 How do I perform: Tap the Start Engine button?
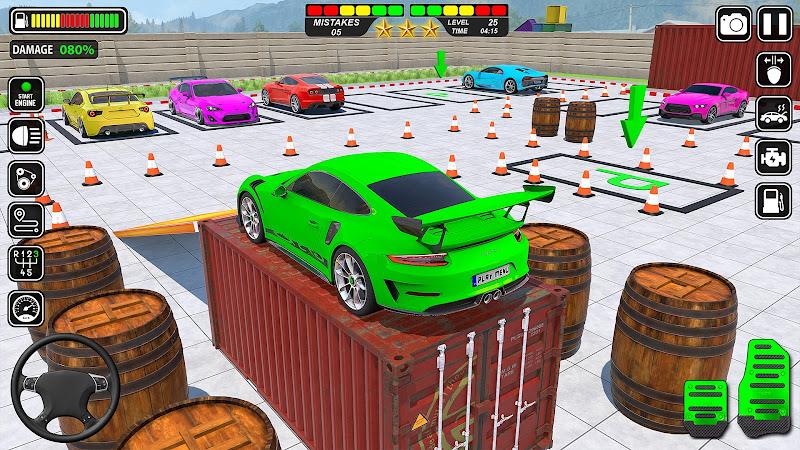(24, 97)
